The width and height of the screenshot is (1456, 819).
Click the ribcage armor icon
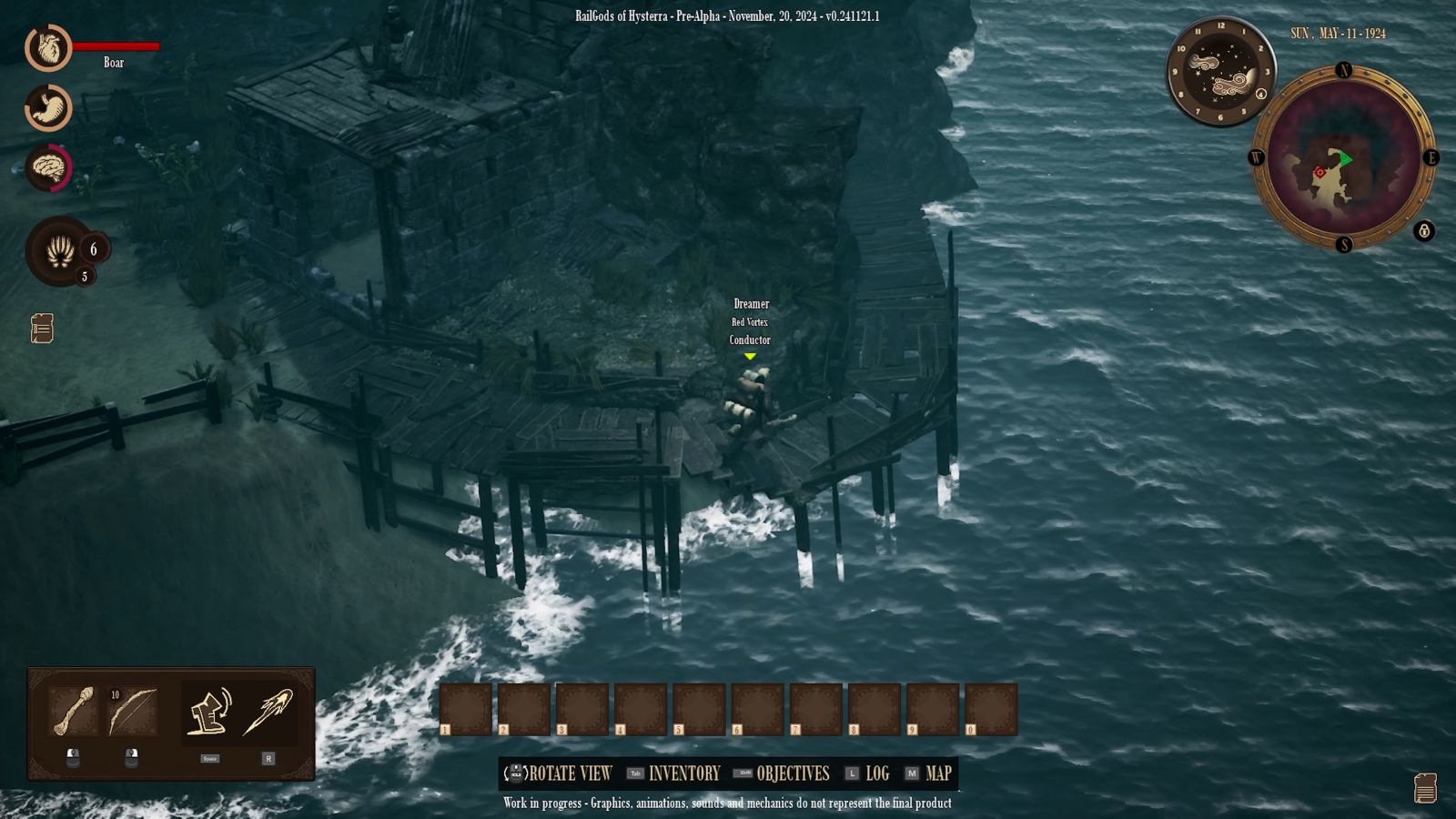pyautogui.click(x=60, y=250)
